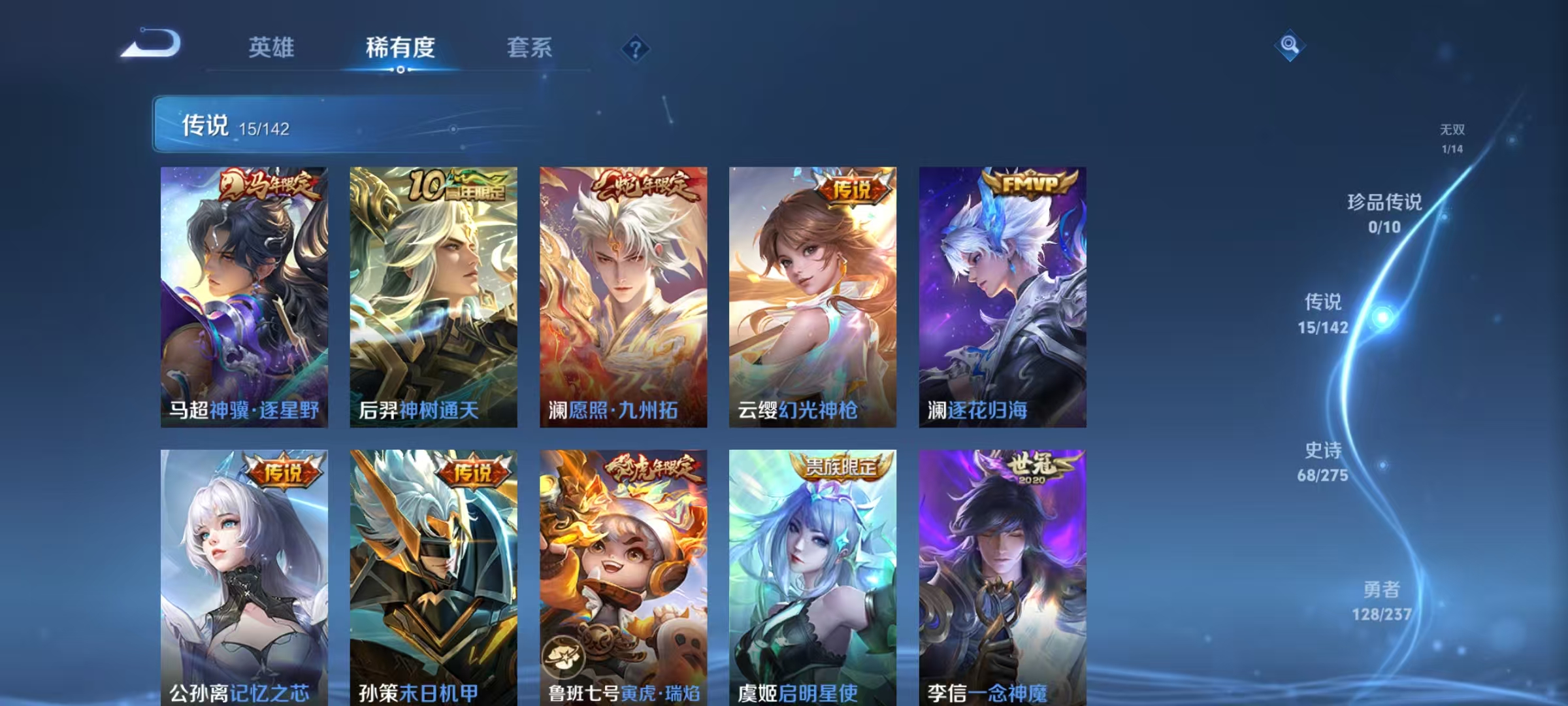The height and width of the screenshot is (706, 1568).
Task: Open the 李信一念神魔 skin card
Action: coord(1003,575)
